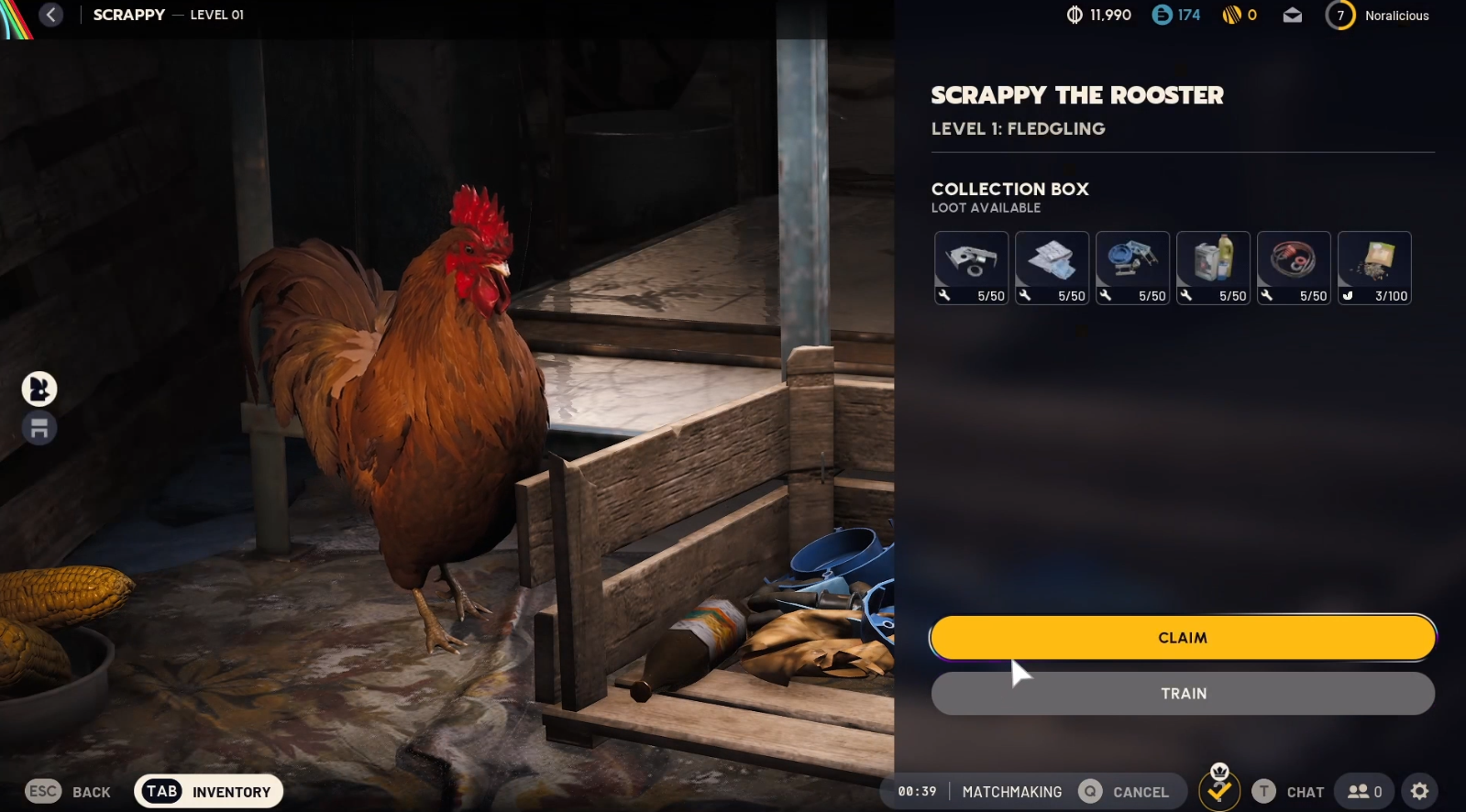Click the crowned checkmark ready icon
1466x812 pixels.
pyautogui.click(x=1219, y=789)
